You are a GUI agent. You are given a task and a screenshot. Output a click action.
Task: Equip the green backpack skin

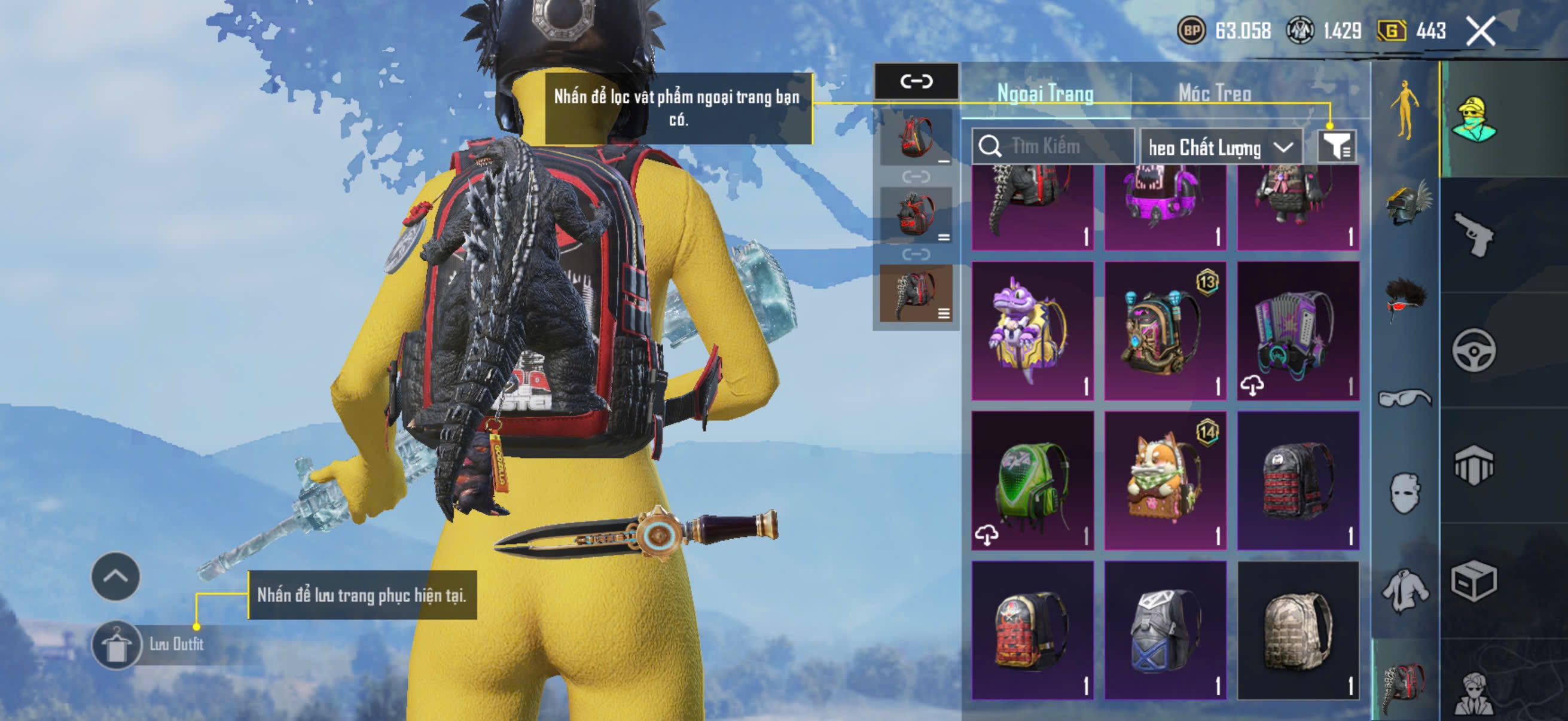pyautogui.click(x=1032, y=481)
